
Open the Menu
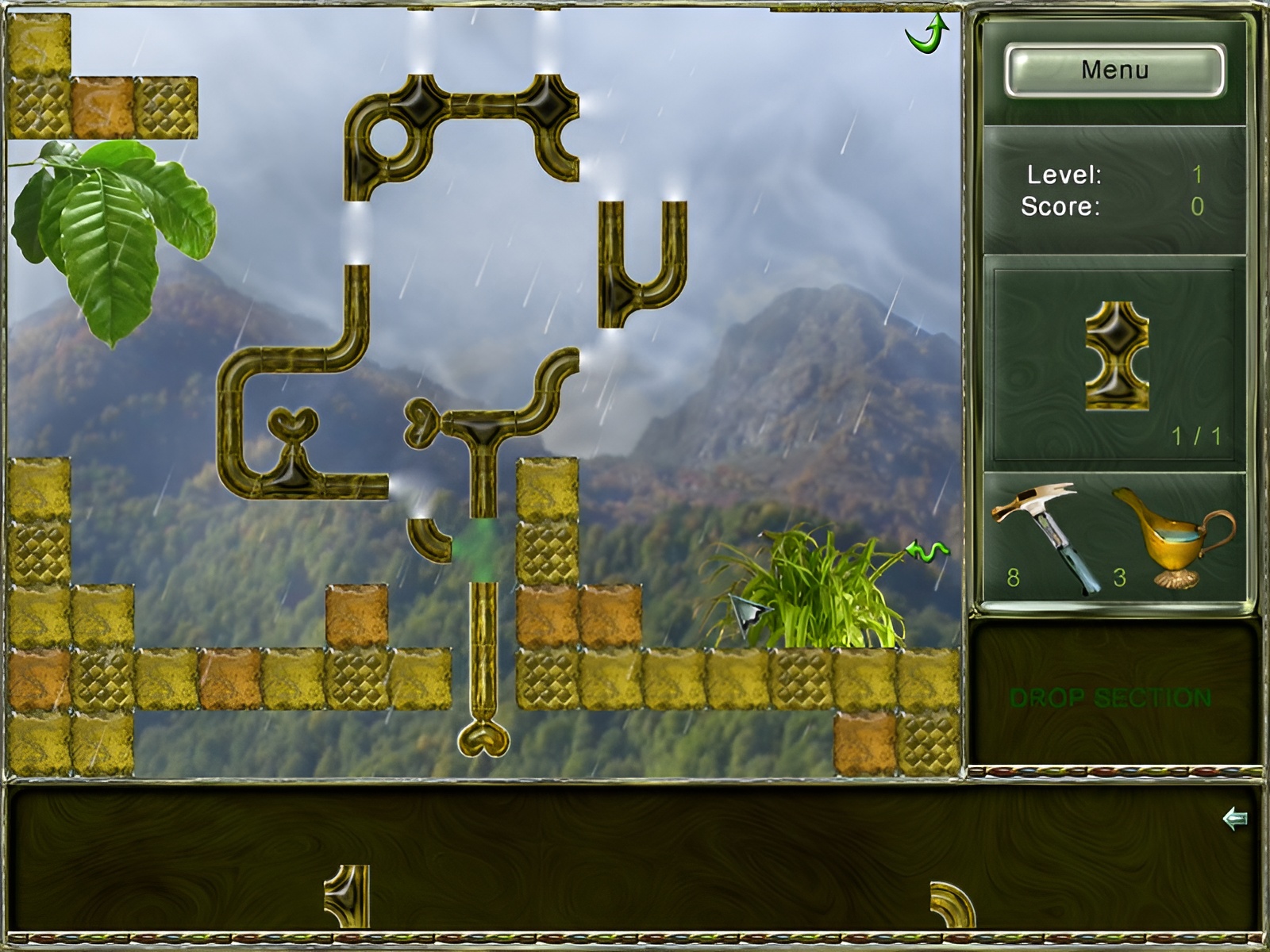point(1114,71)
